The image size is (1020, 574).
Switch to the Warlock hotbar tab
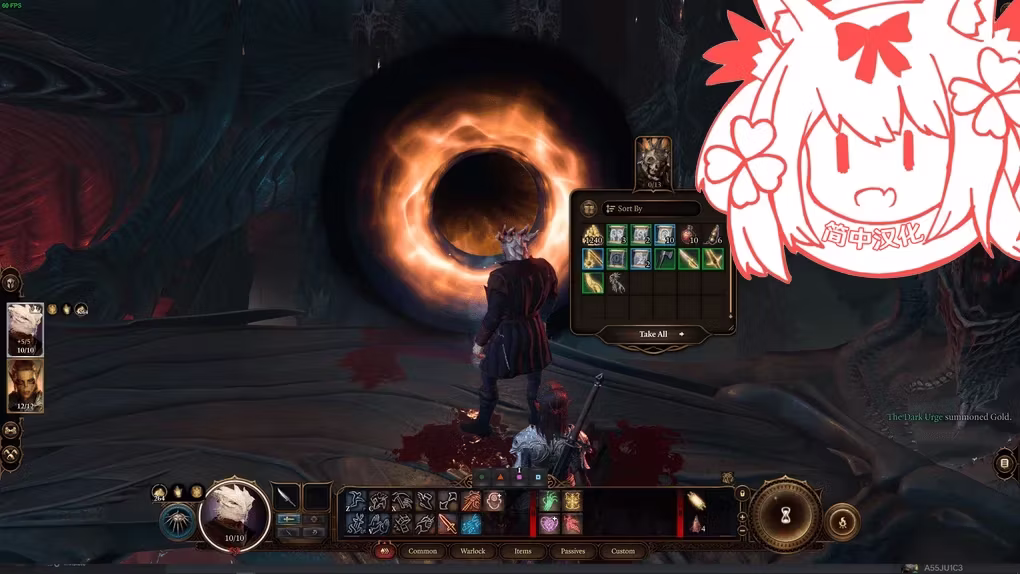(x=473, y=551)
